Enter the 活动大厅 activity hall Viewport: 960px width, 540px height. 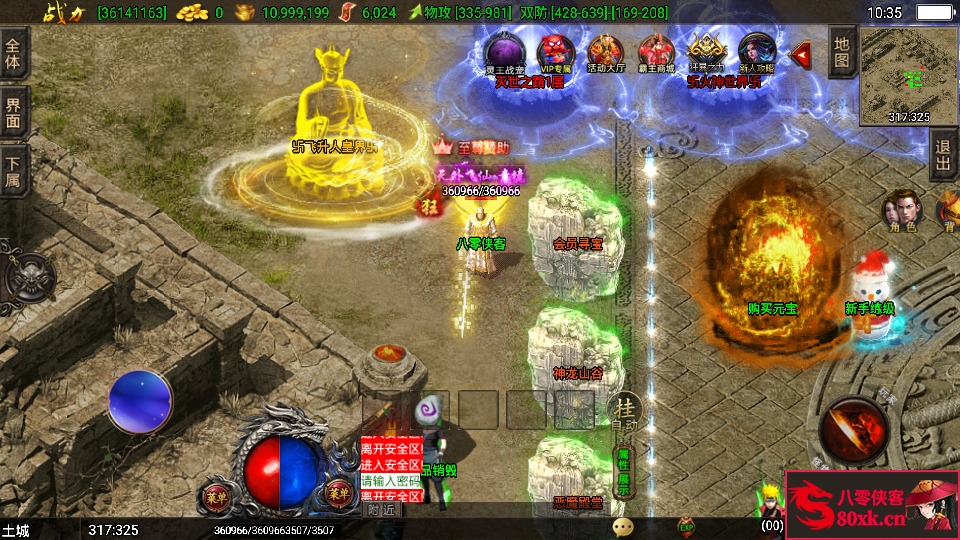pyautogui.click(x=606, y=51)
